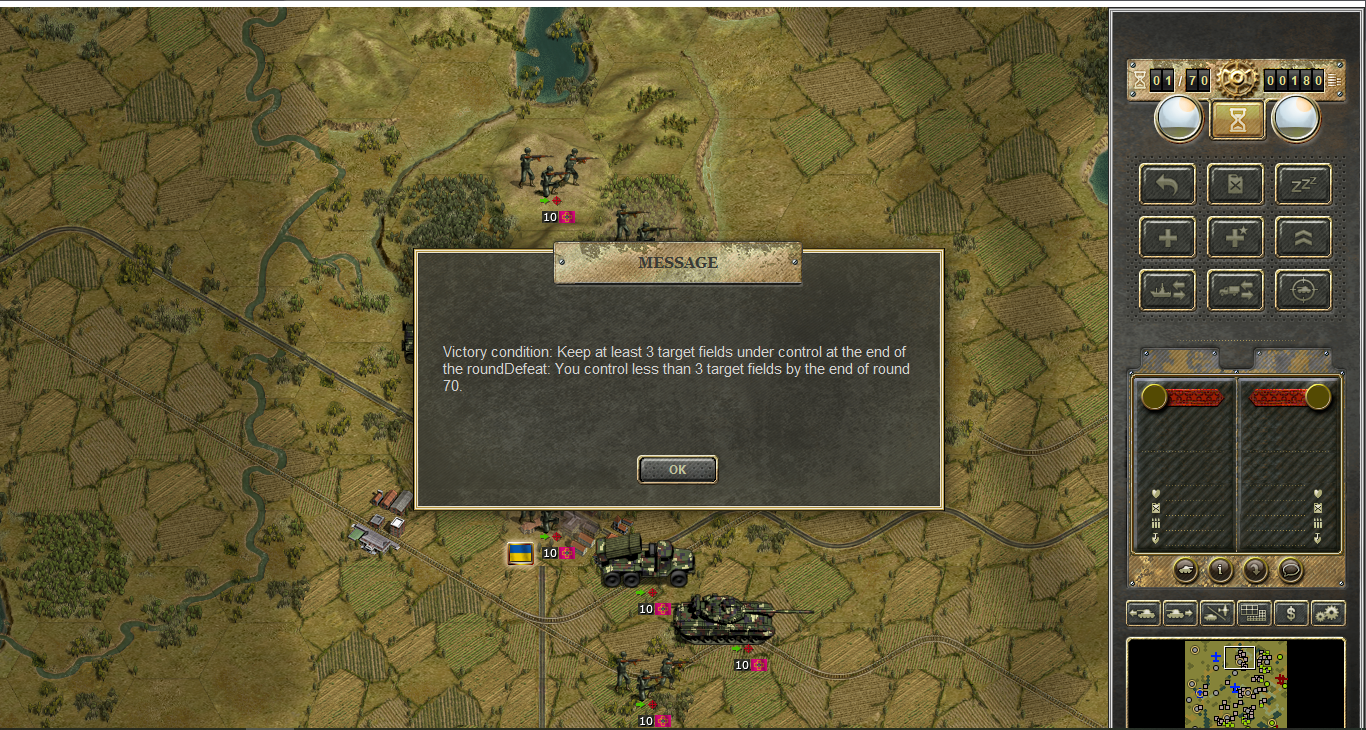1366x730 pixels.
Task: Click the round tank icon button
Action: click(1185, 570)
